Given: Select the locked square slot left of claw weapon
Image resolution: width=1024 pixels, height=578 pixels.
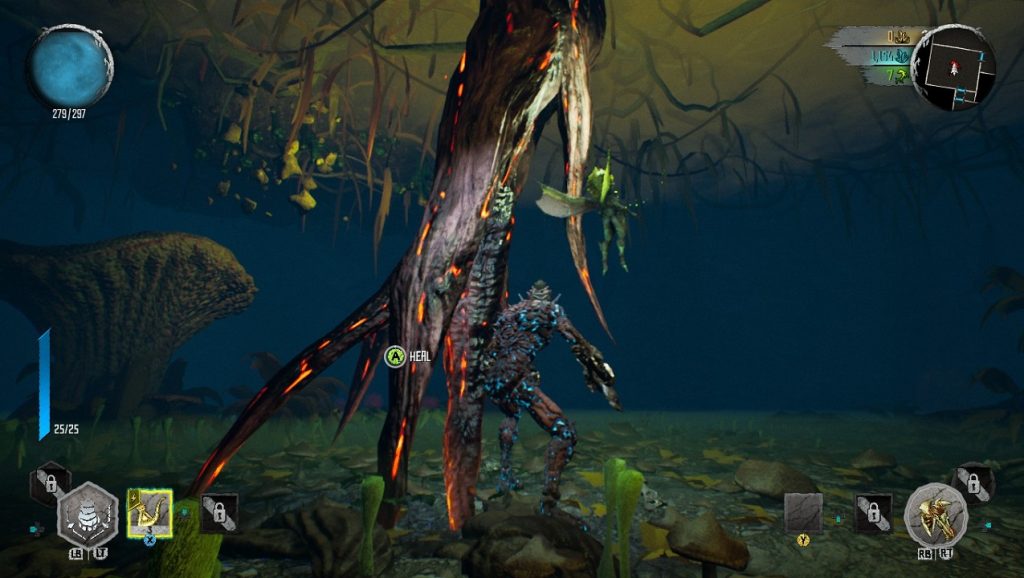Looking at the screenshot, I should click(873, 513).
